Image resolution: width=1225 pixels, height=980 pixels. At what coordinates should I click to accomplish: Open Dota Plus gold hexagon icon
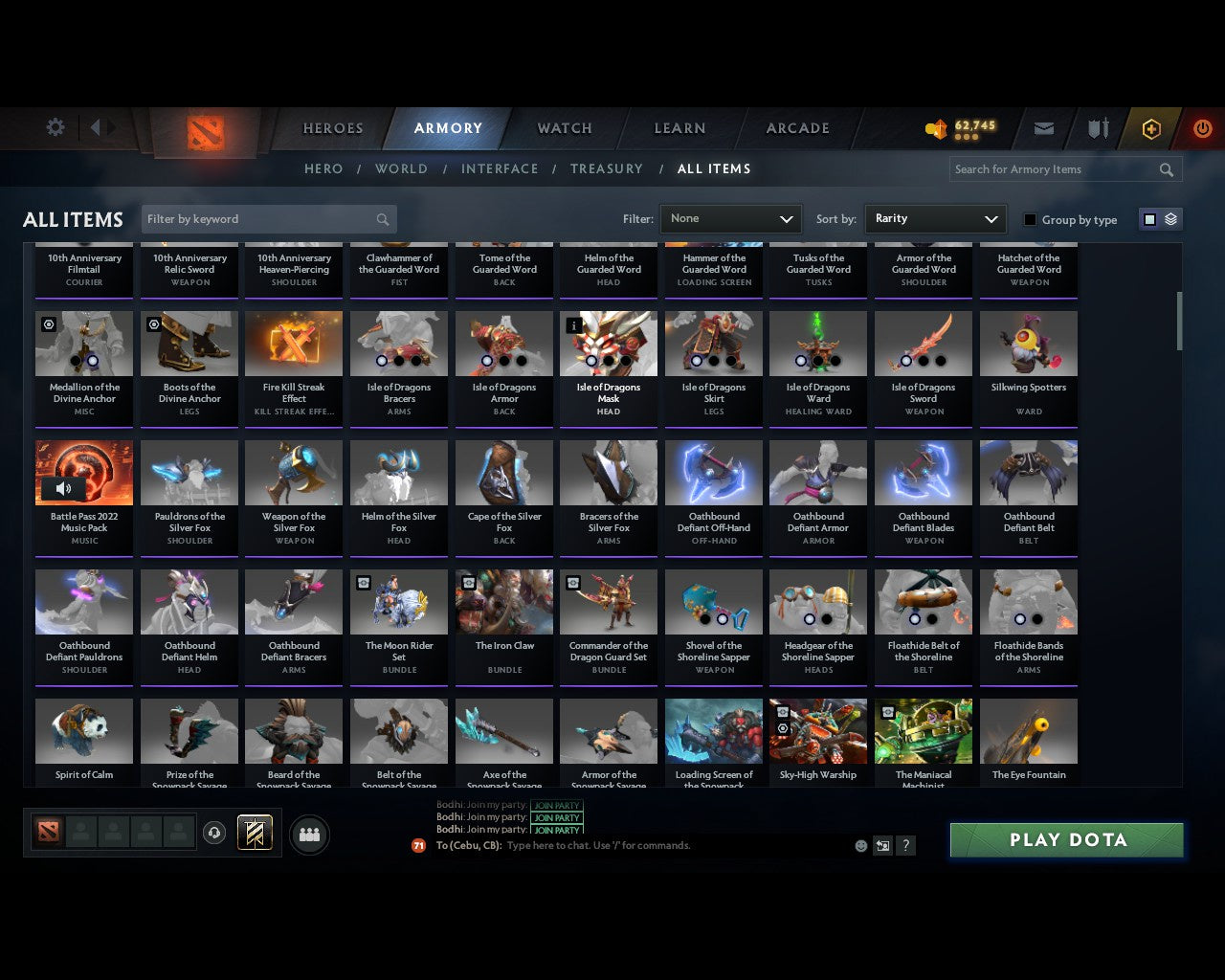click(1151, 128)
